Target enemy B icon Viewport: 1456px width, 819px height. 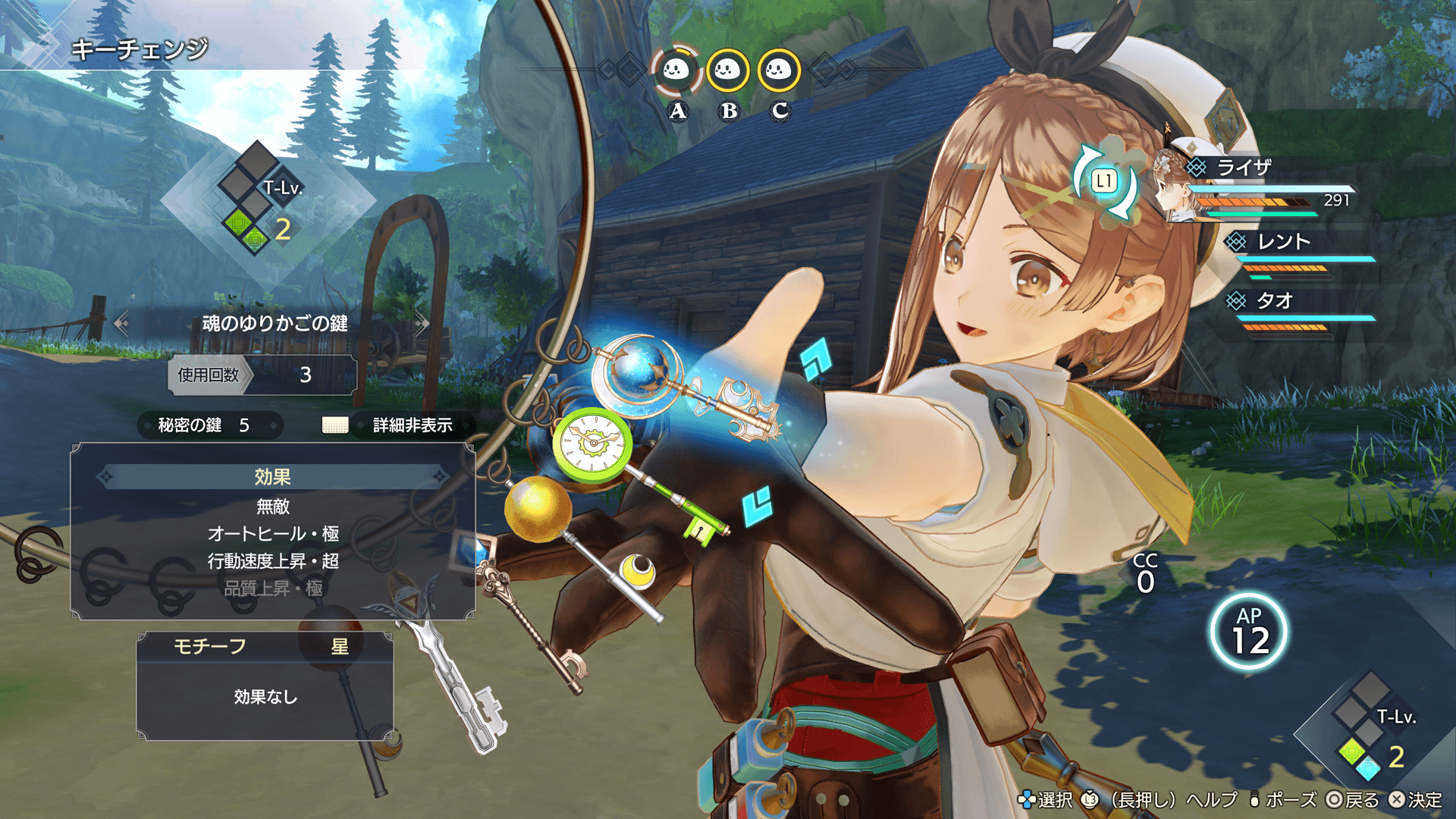pyautogui.click(x=728, y=71)
